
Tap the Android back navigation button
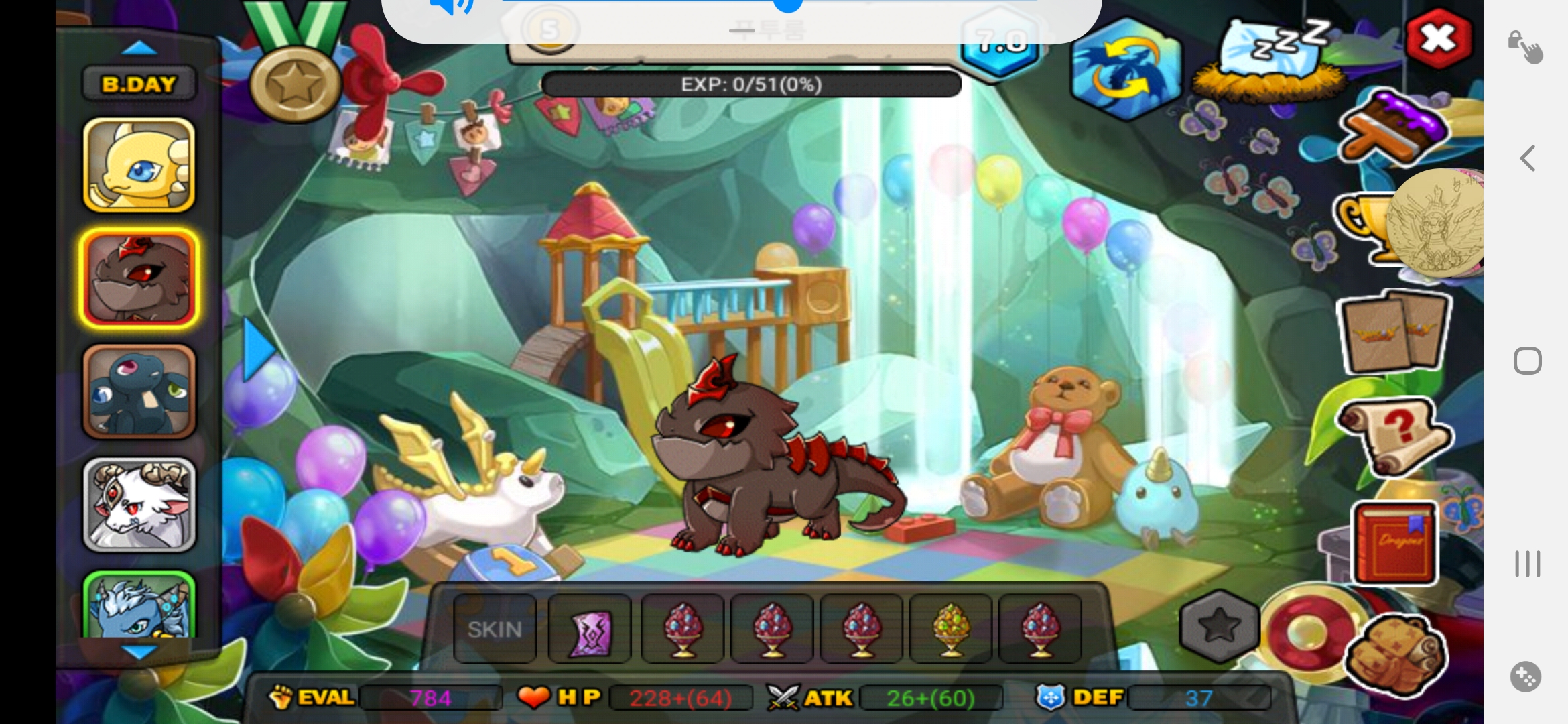(1528, 159)
